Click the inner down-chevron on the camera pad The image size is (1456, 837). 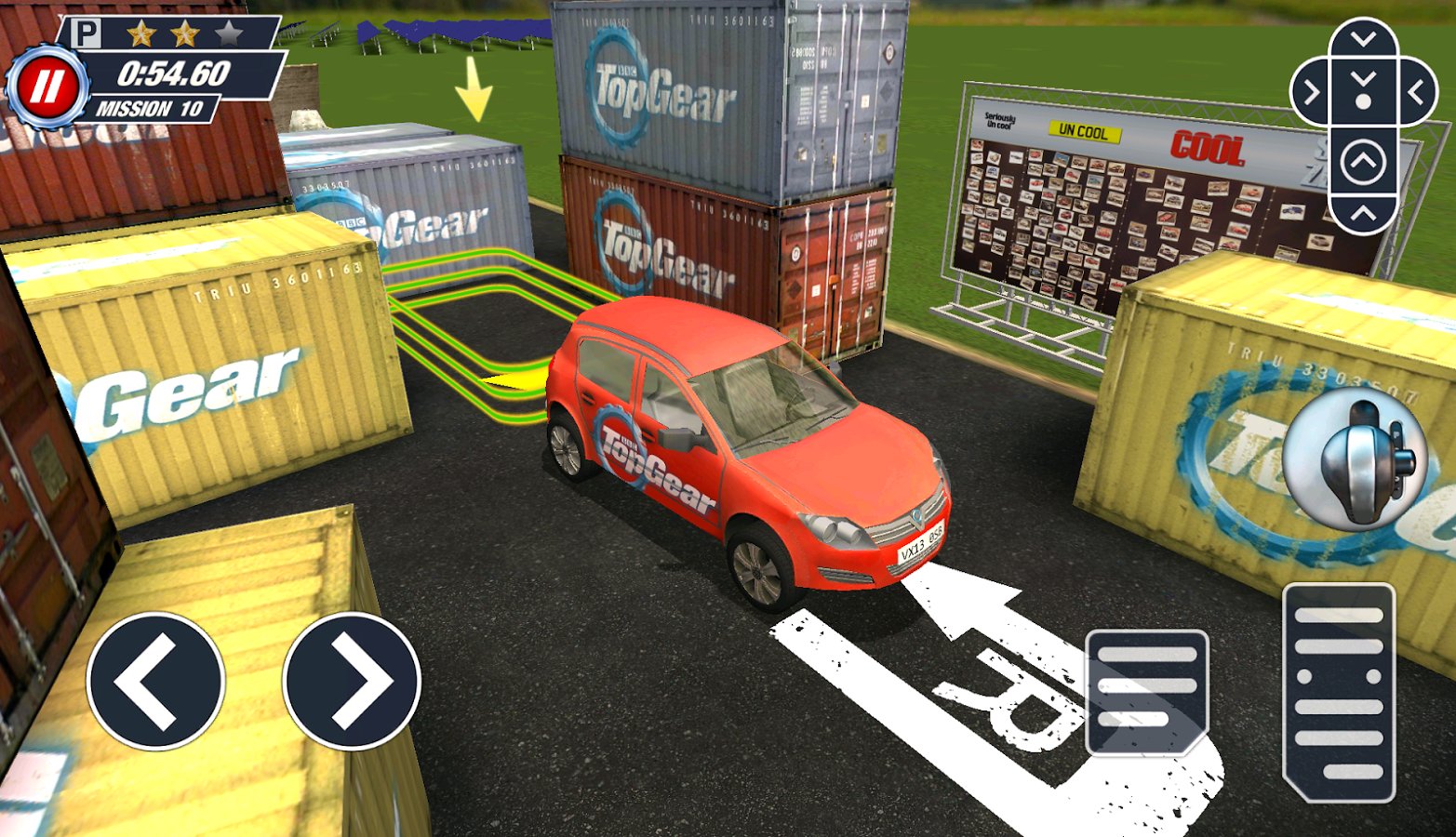tap(1363, 79)
